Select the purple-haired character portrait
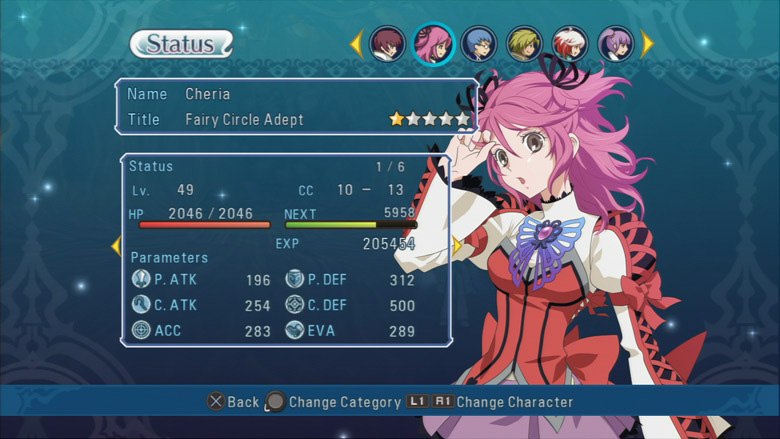 (x=615, y=43)
